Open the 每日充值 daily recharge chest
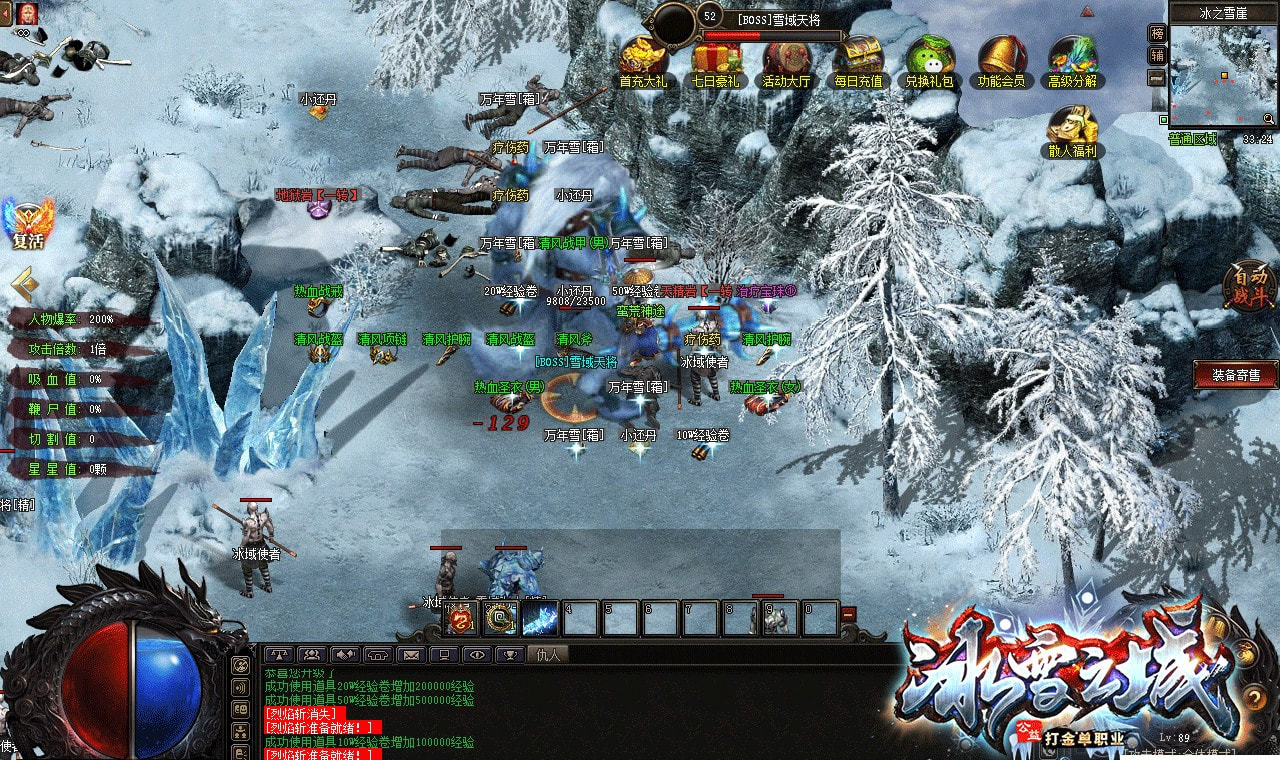This screenshot has height=760, width=1280. [x=858, y=60]
